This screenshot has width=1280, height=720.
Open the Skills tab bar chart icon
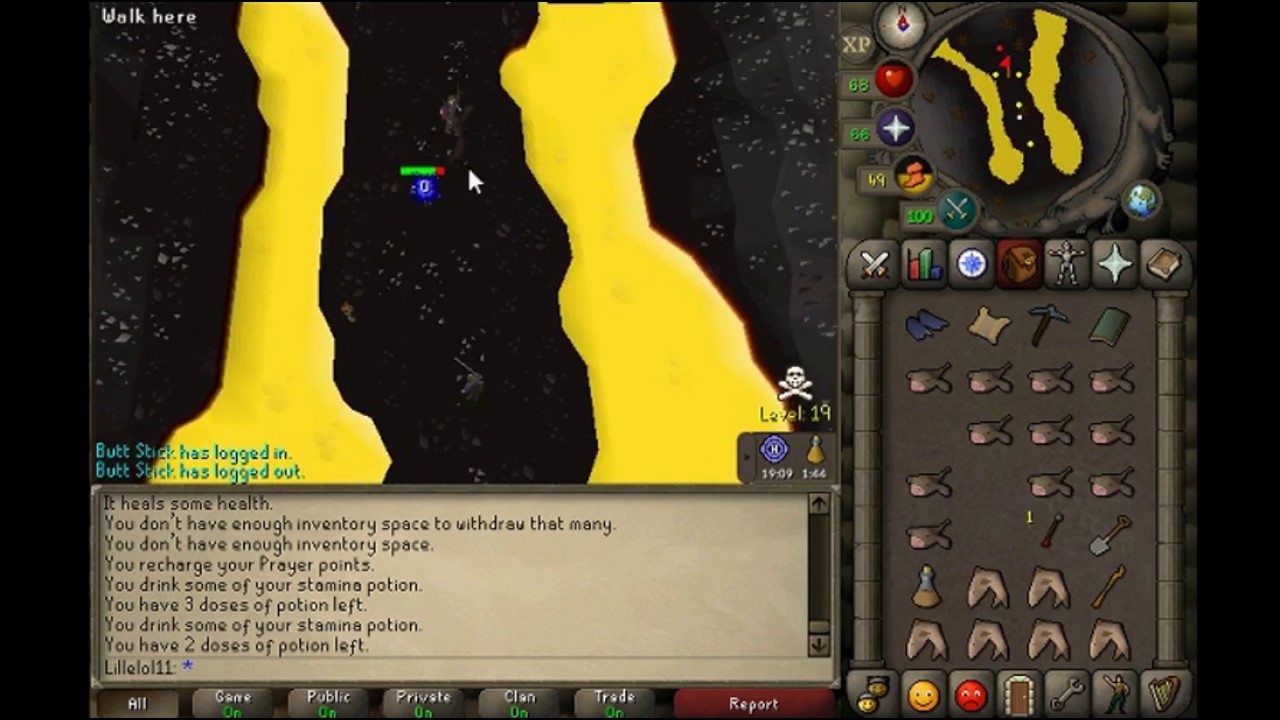[x=923, y=264]
